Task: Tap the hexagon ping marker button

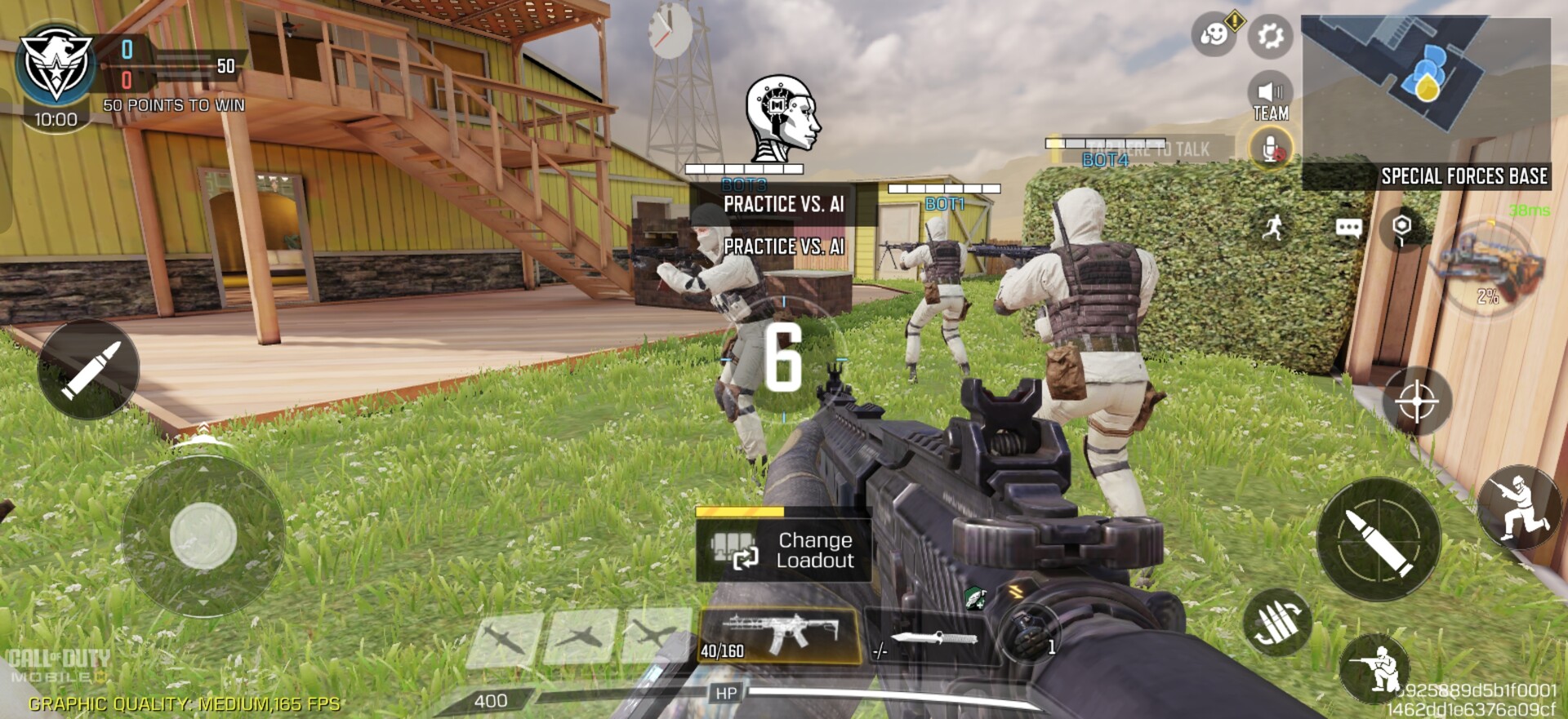Action: tap(1401, 228)
